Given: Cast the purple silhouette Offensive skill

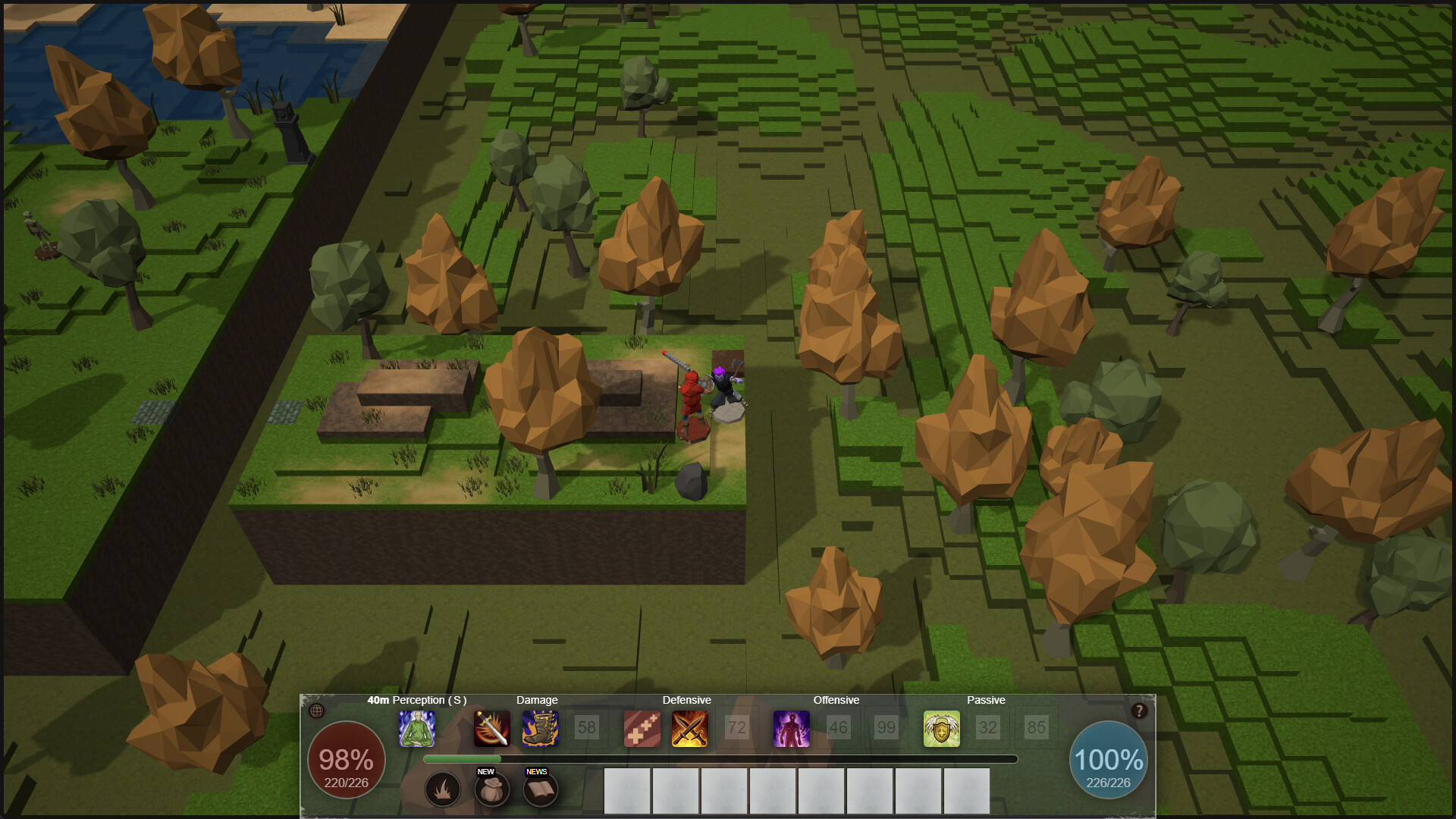Looking at the screenshot, I should point(792,729).
